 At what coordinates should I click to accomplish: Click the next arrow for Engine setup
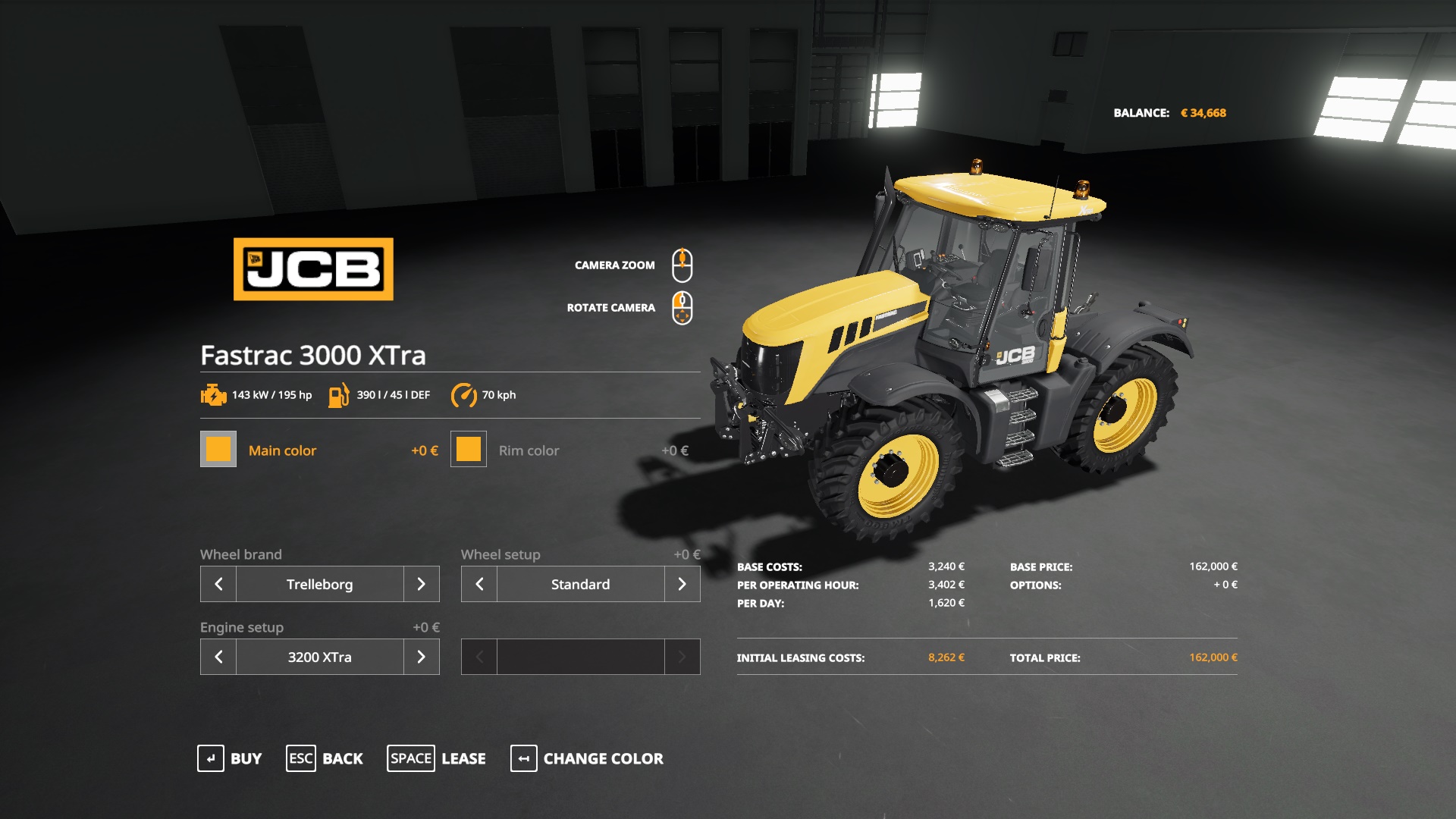pos(422,657)
